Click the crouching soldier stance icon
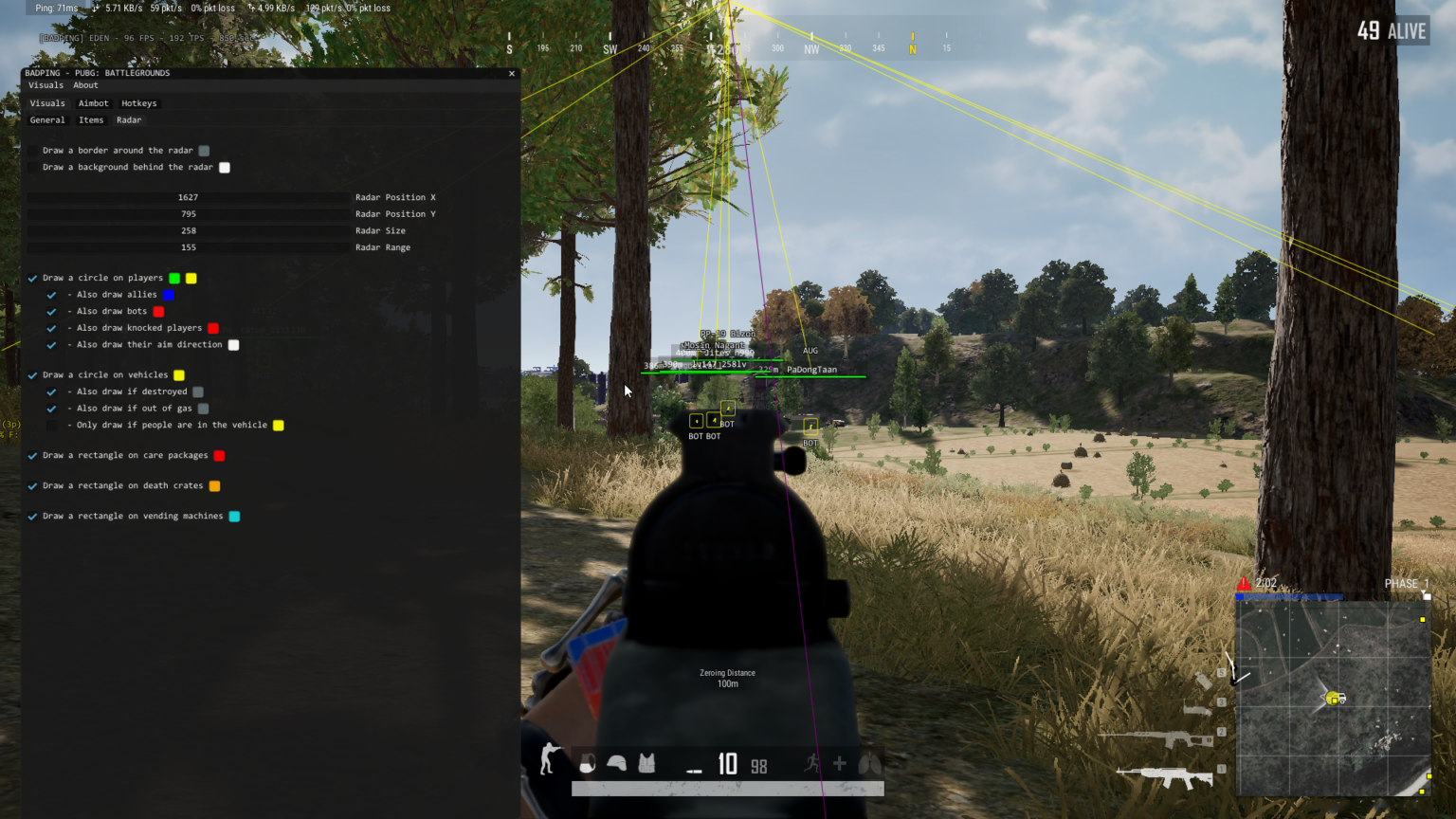The image size is (1456, 819). tap(548, 761)
